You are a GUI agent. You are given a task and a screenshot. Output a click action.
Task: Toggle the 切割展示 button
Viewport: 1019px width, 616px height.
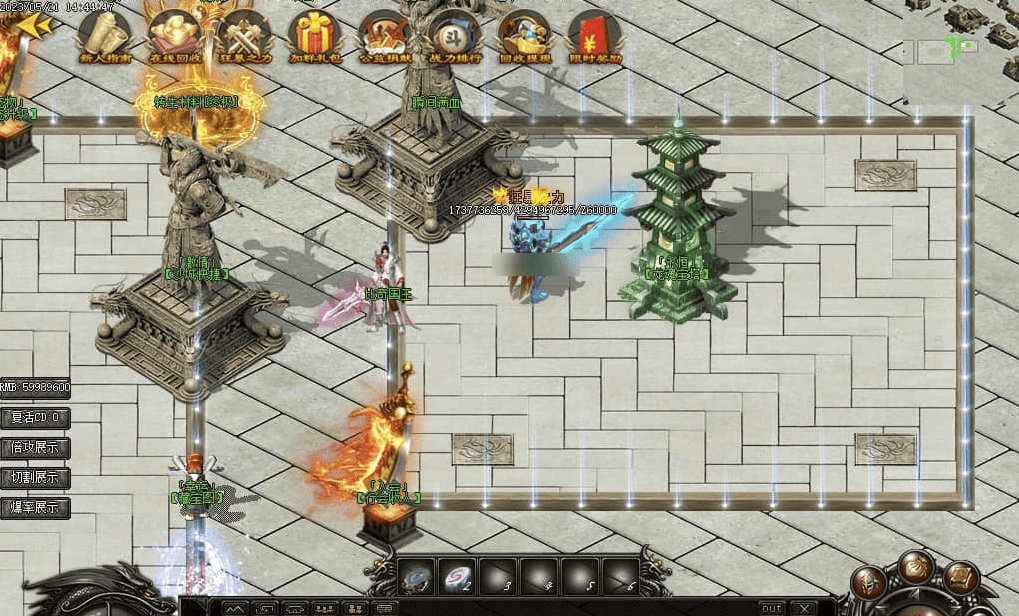coord(35,477)
